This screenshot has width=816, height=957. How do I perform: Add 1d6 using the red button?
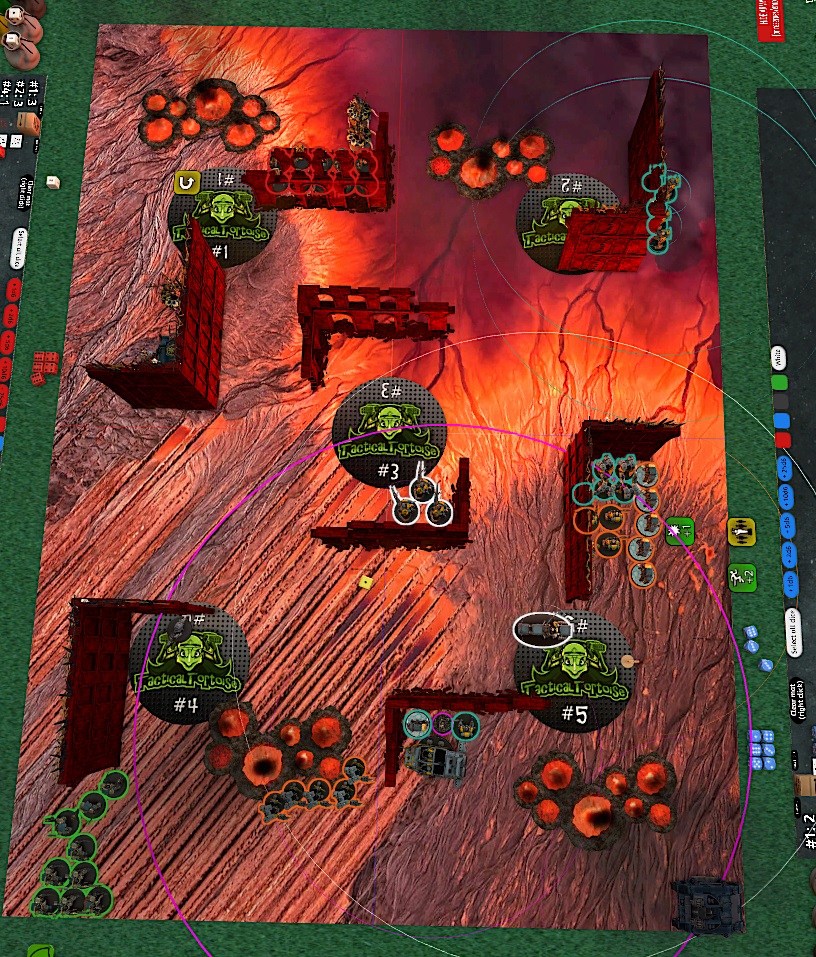pyautogui.click(x=14, y=290)
